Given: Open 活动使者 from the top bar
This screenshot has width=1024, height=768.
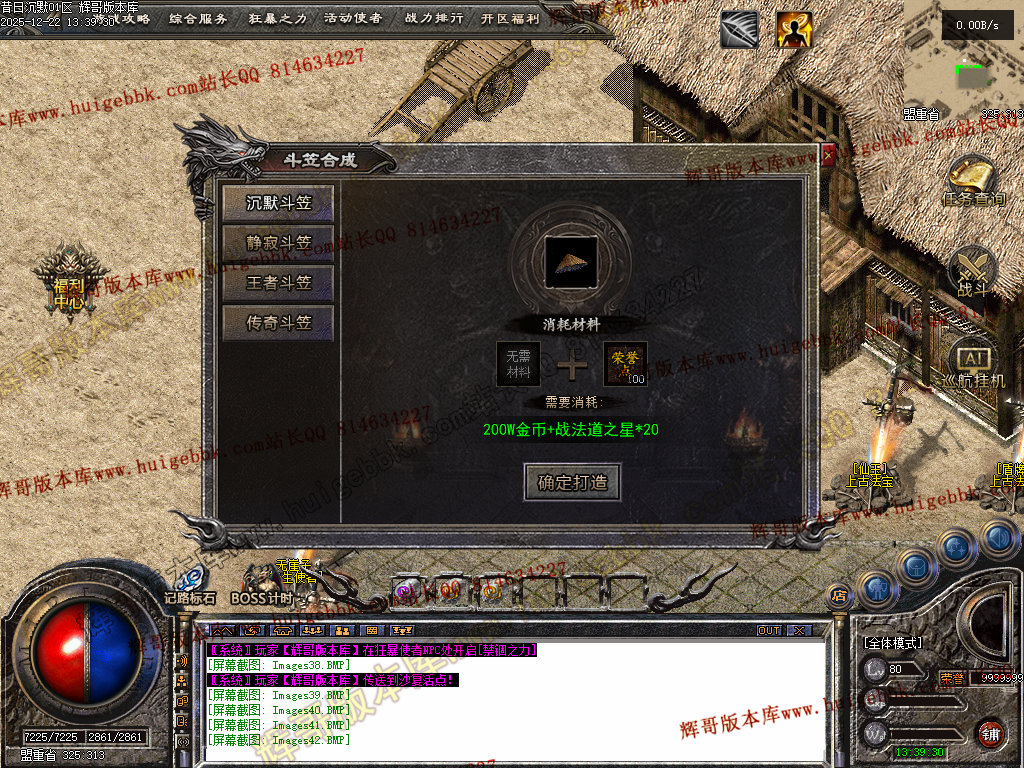Looking at the screenshot, I should [x=353, y=18].
